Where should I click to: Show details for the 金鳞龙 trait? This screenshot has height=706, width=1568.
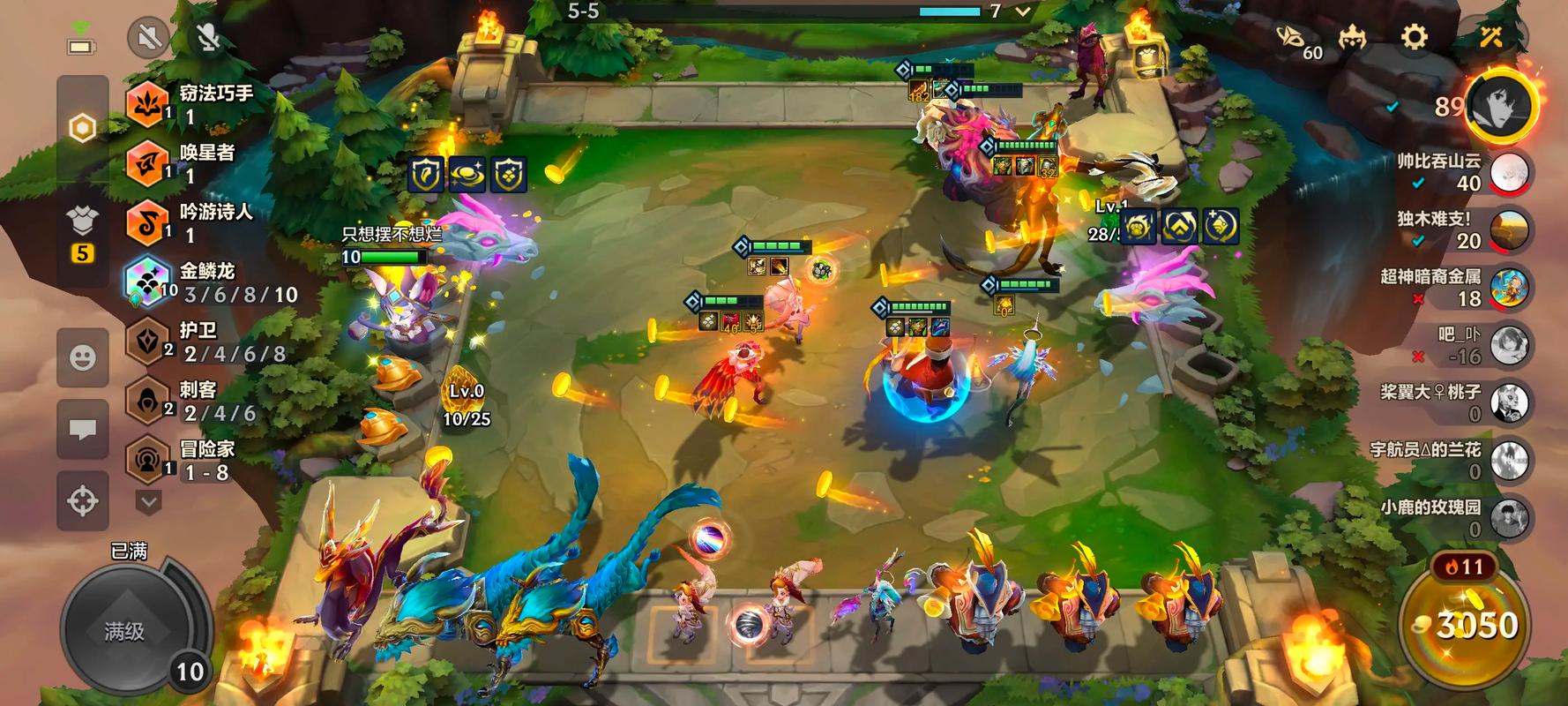pyautogui.click(x=212, y=282)
